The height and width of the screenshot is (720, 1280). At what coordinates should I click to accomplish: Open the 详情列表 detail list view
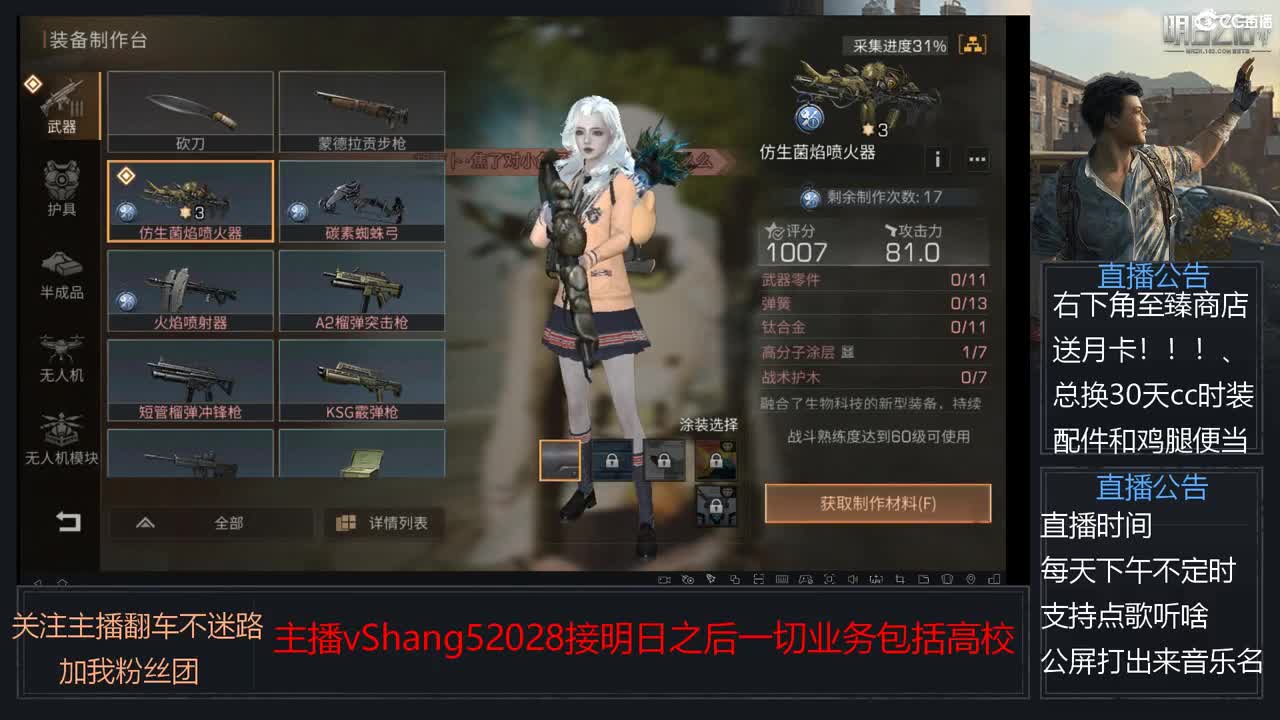(x=383, y=522)
